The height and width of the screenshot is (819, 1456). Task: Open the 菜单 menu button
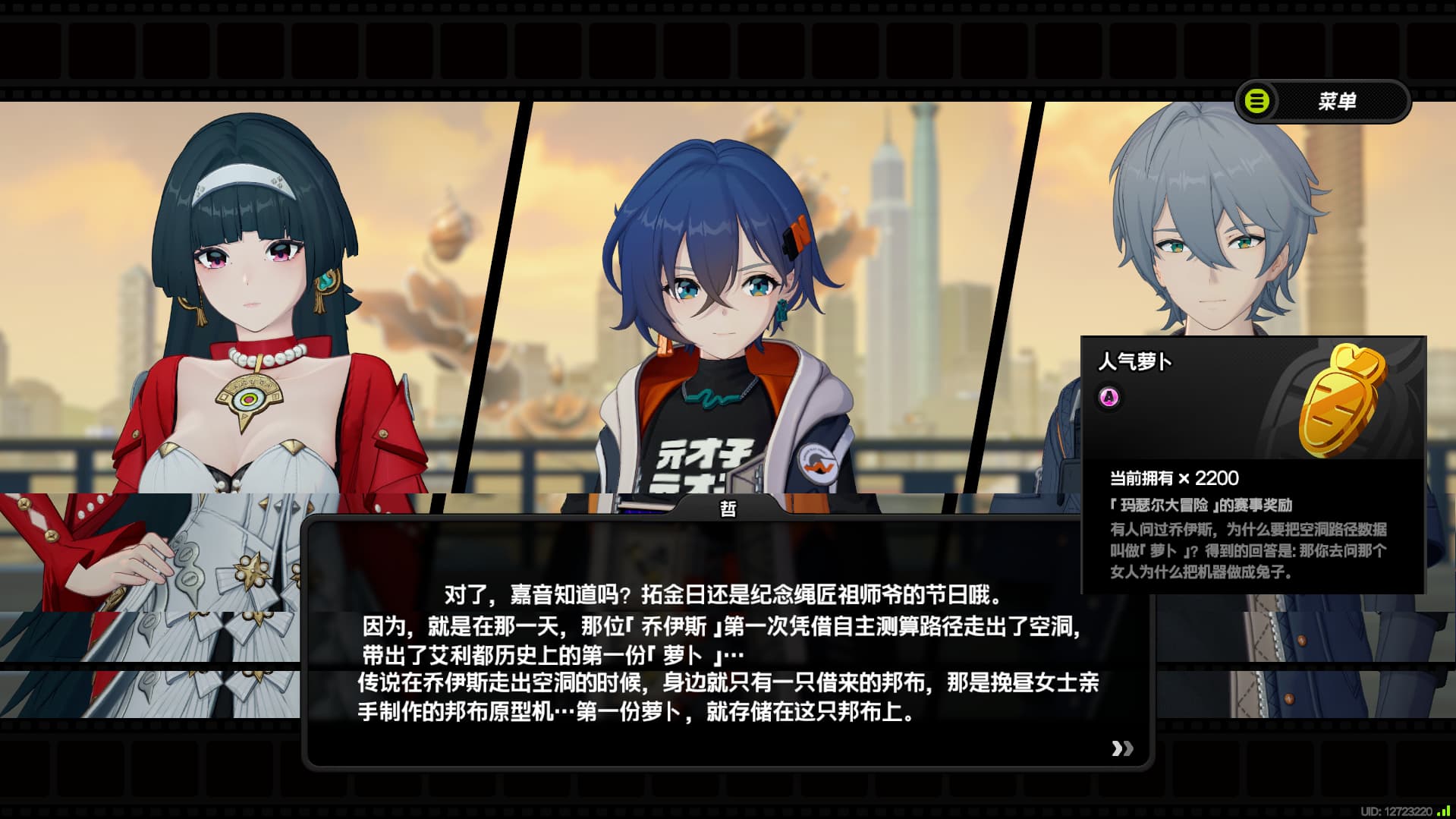click(x=1322, y=101)
